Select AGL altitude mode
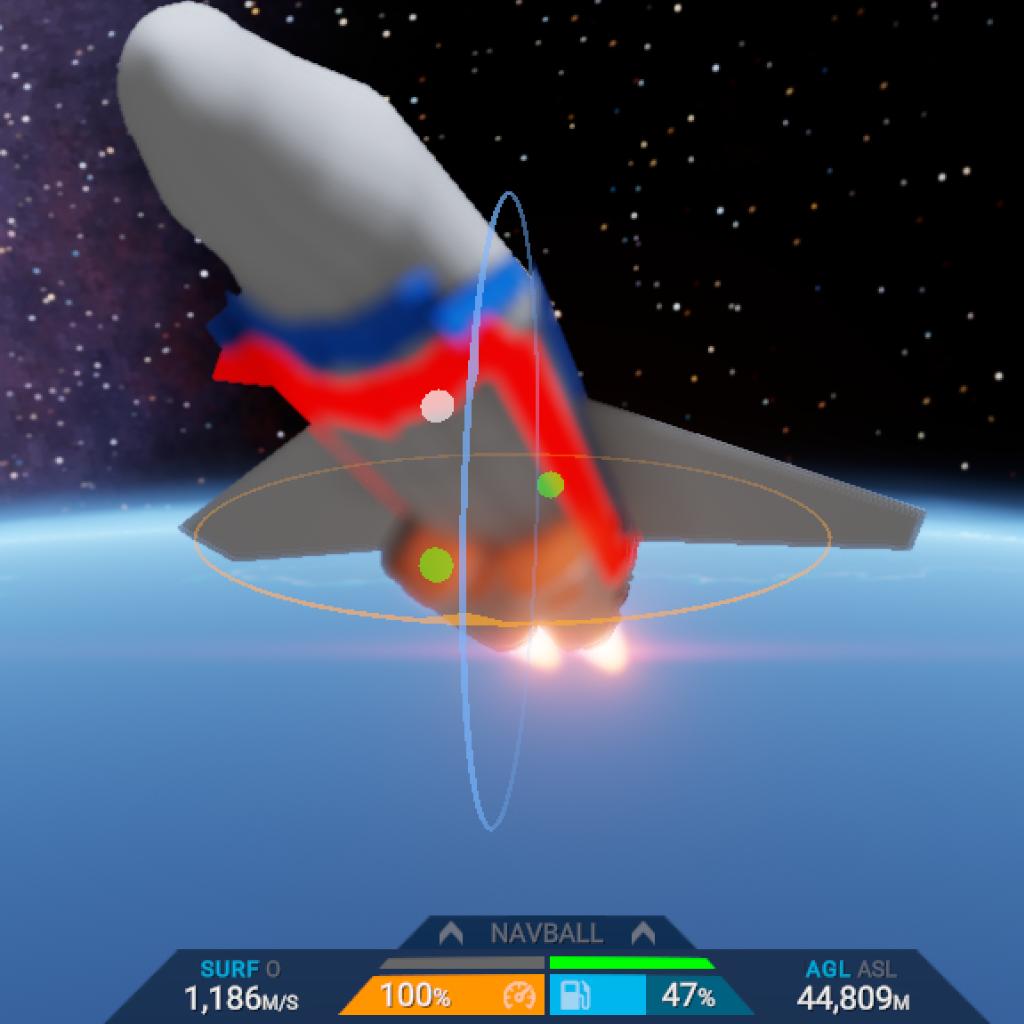 point(828,969)
